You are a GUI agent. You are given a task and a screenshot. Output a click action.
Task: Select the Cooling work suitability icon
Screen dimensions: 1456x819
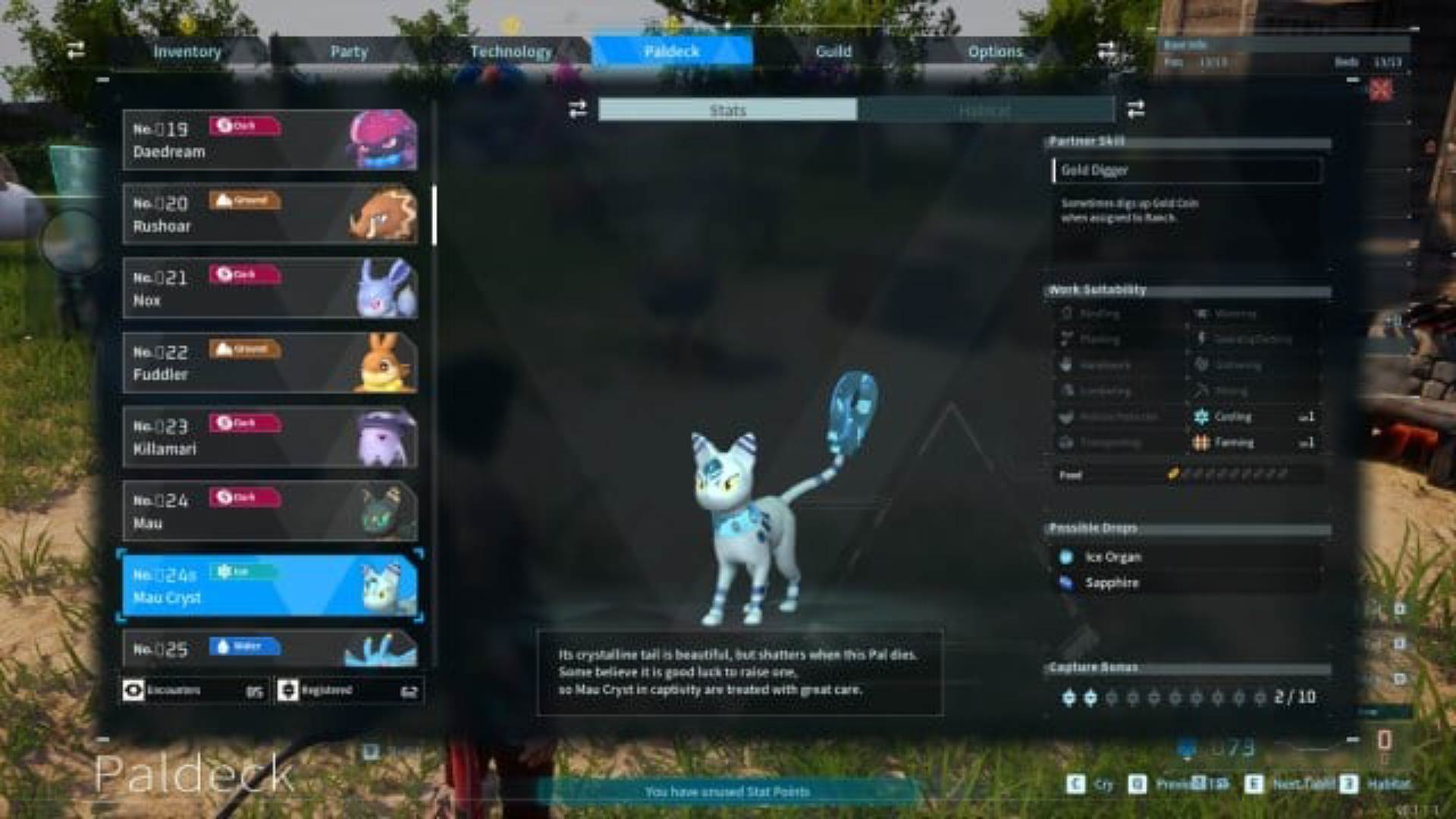tap(1202, 416)
